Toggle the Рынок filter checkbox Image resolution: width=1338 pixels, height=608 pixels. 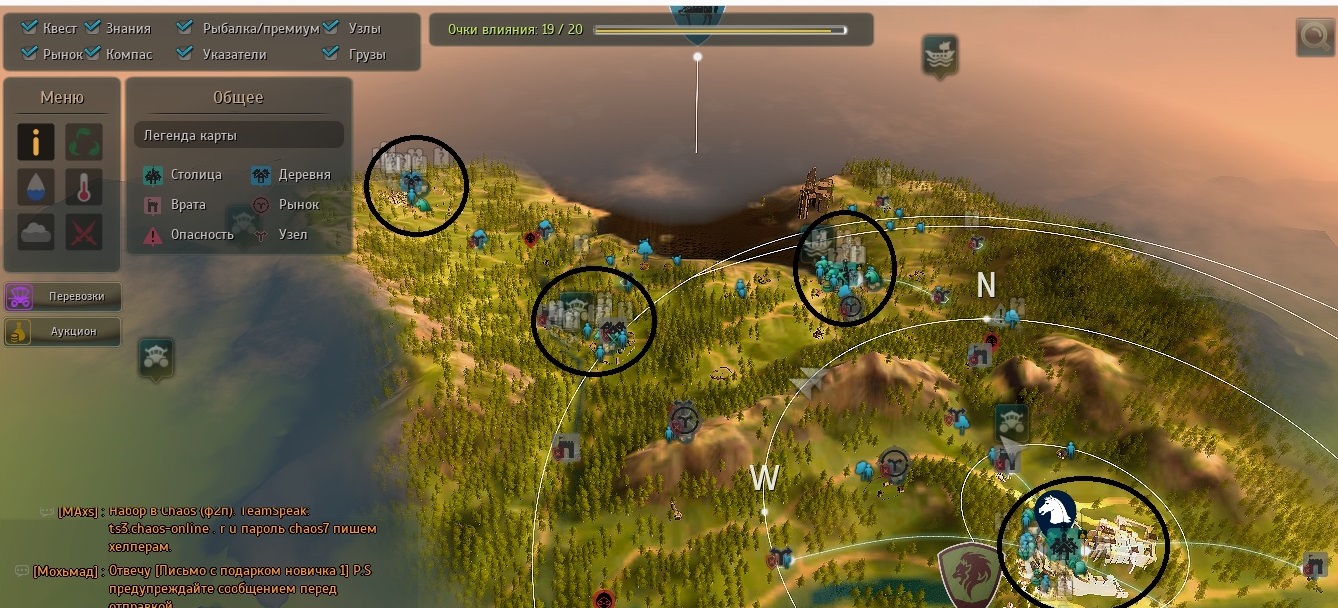(29, 54)
